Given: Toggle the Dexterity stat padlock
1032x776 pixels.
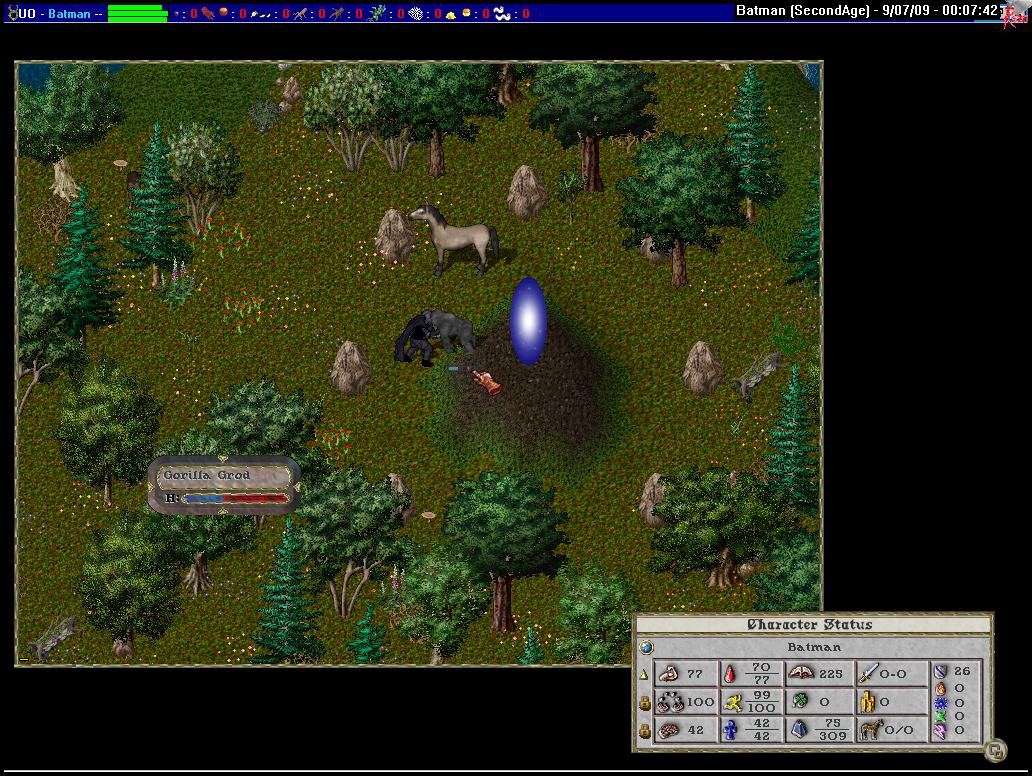Looking at the screenshot, I should point(645,703).
